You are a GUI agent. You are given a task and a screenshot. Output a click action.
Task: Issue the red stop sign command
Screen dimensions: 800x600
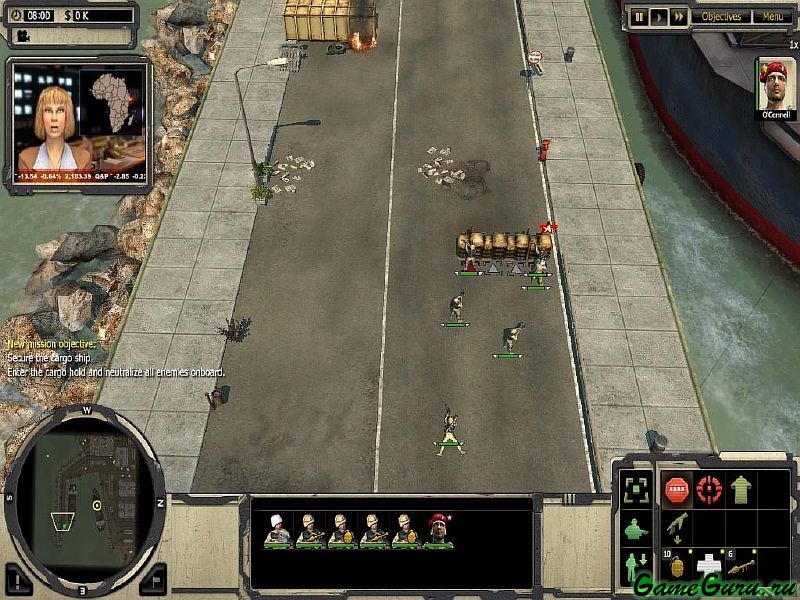click(677, 490)
